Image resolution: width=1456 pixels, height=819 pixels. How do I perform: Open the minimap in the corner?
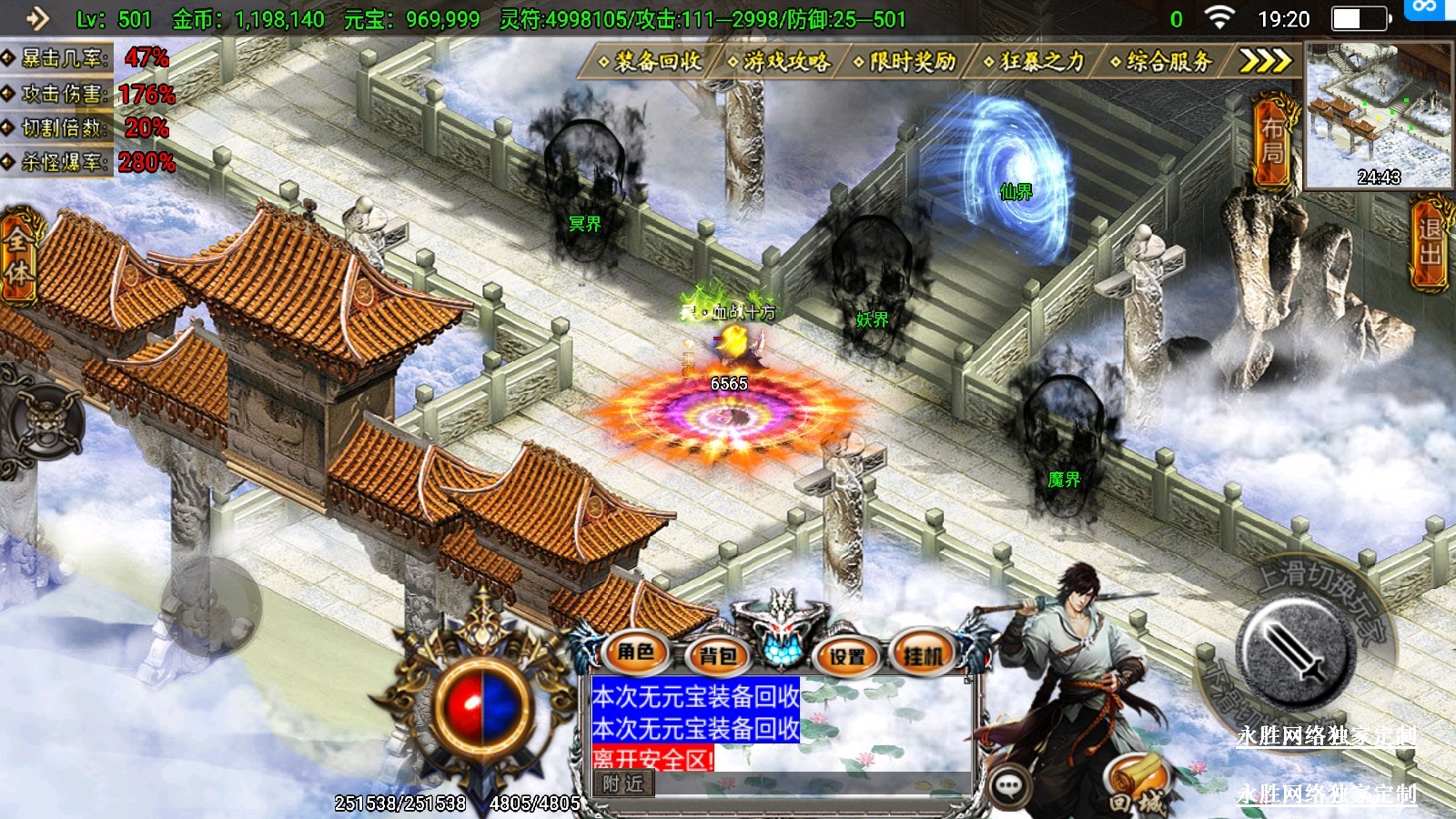tap(1379, 116)
